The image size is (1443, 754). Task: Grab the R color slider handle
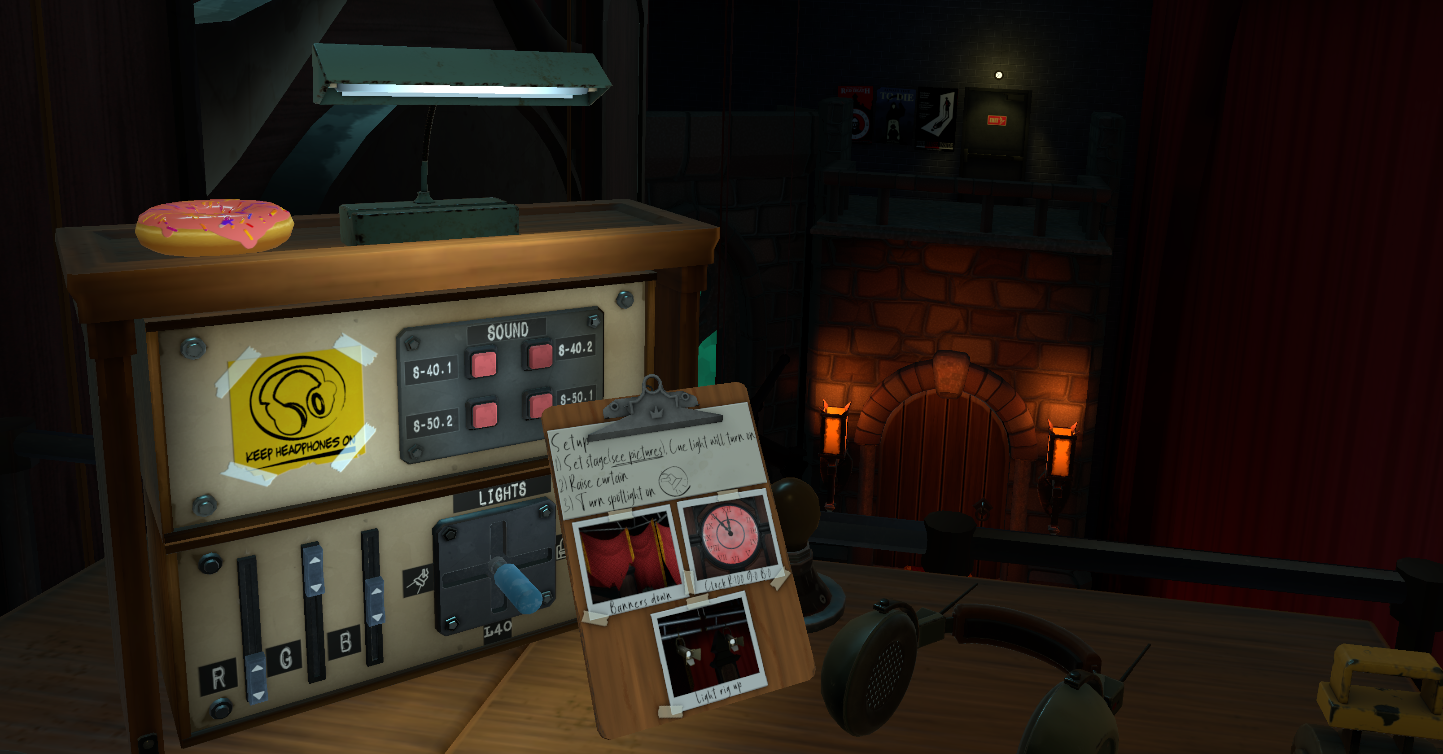tap(257, 677)
